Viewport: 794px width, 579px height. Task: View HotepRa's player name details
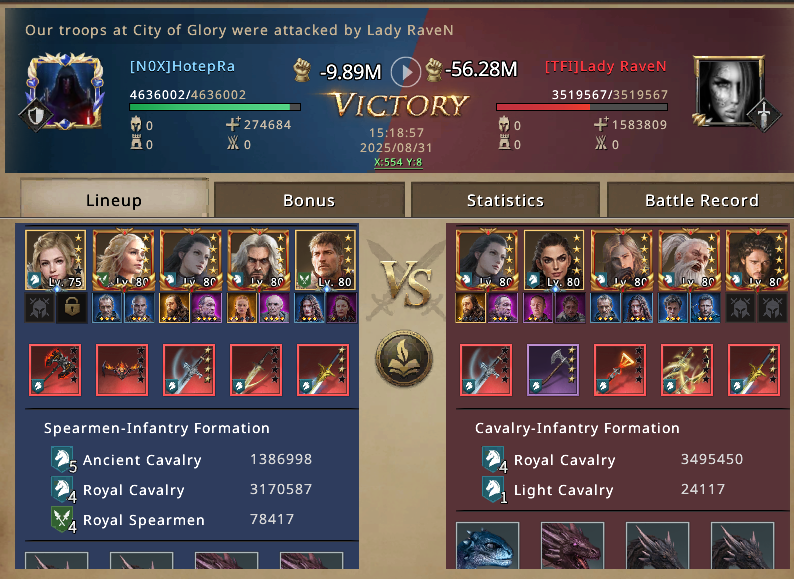pyautogui.click(x=182, y=68)
